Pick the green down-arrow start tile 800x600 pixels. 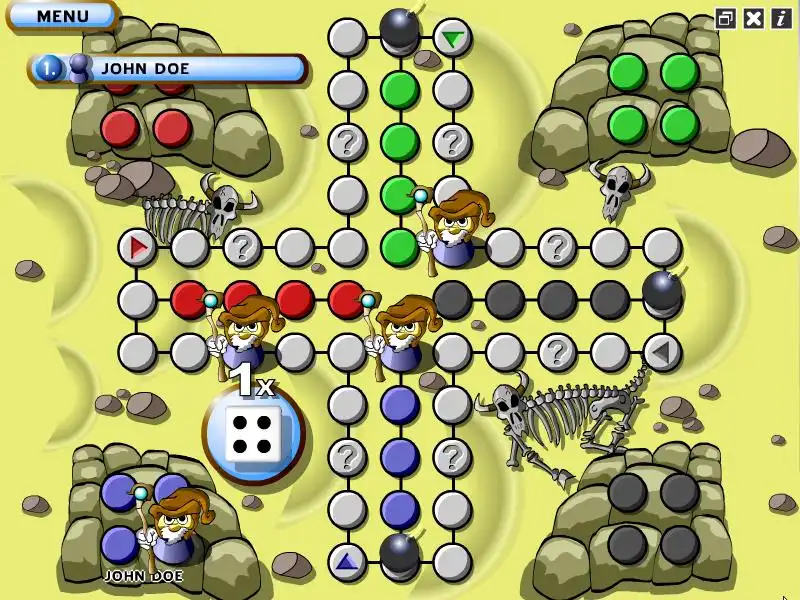[453, 39]
